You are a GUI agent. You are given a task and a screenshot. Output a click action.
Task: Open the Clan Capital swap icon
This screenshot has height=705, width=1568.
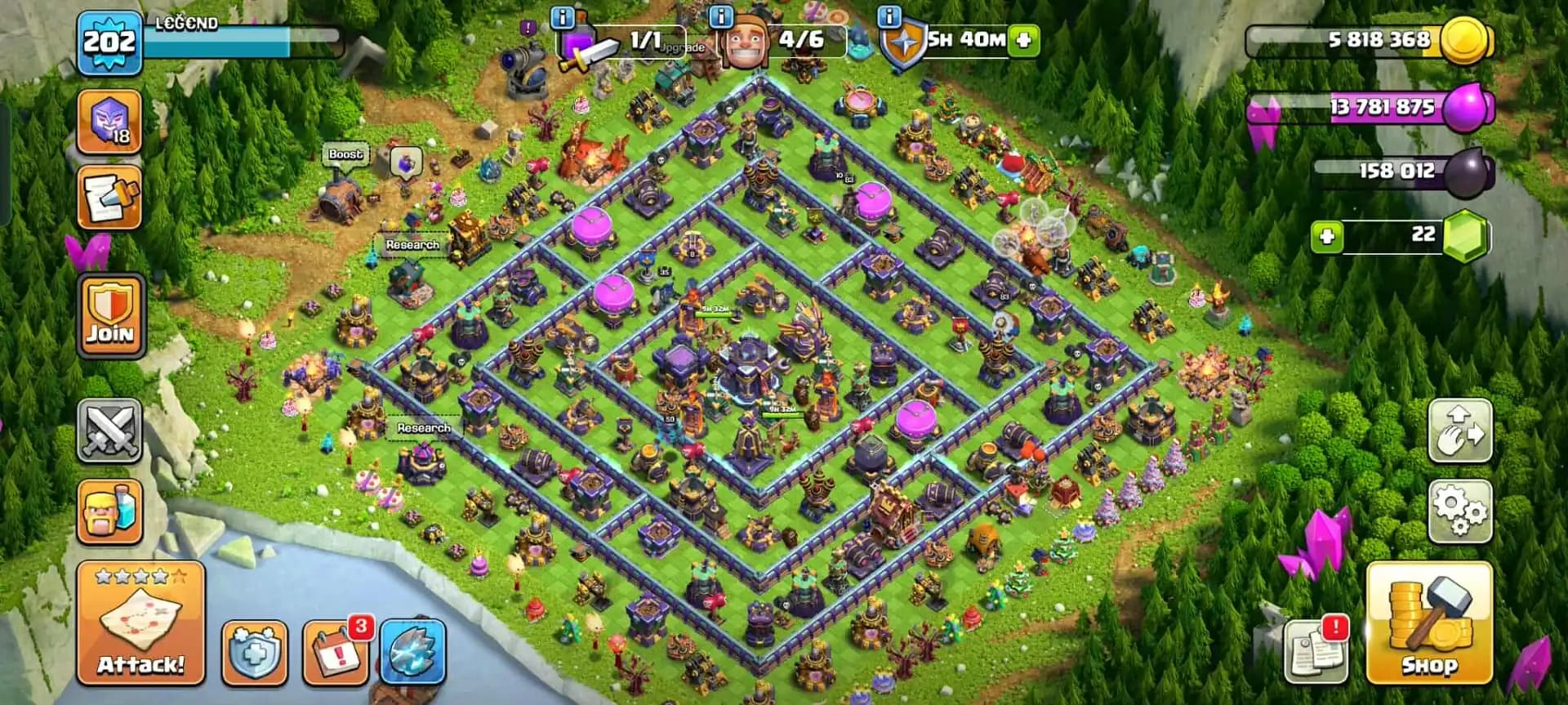click(1462, 431)
